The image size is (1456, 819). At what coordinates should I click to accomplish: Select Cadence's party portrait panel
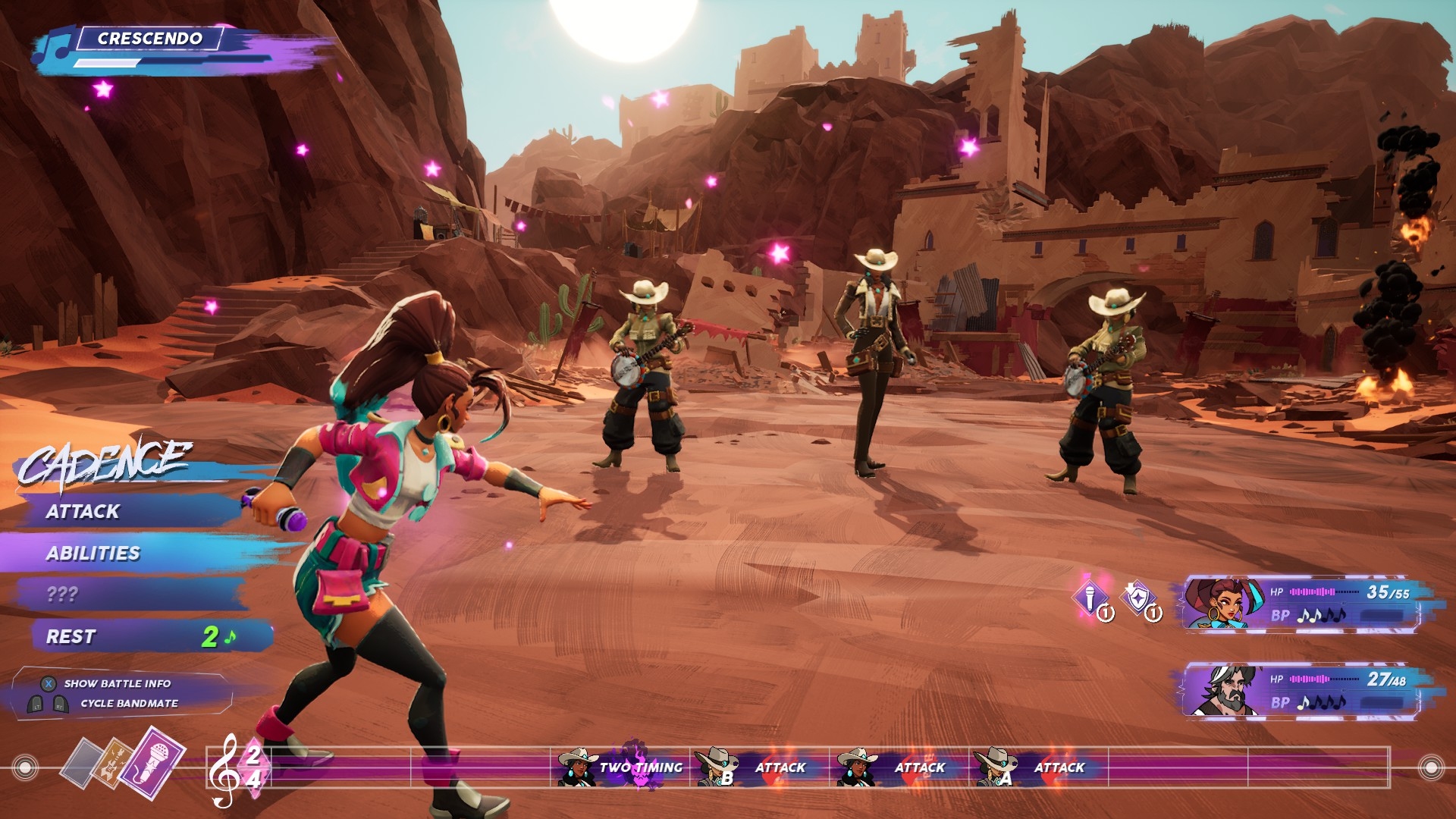click(x=1301, y=604)
